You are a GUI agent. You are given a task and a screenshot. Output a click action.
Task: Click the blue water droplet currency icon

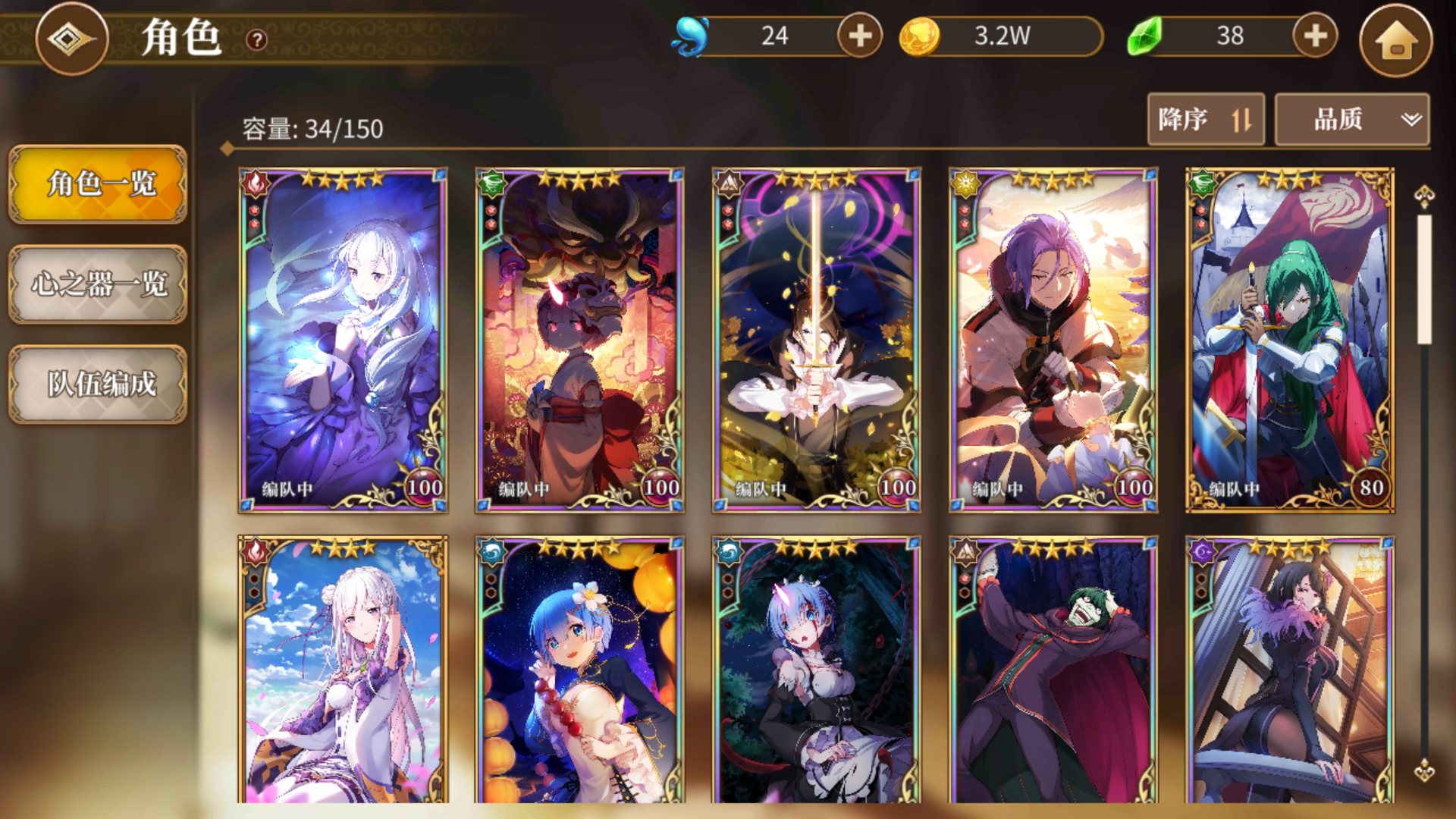pyautogui.click(x=691, y=36)
